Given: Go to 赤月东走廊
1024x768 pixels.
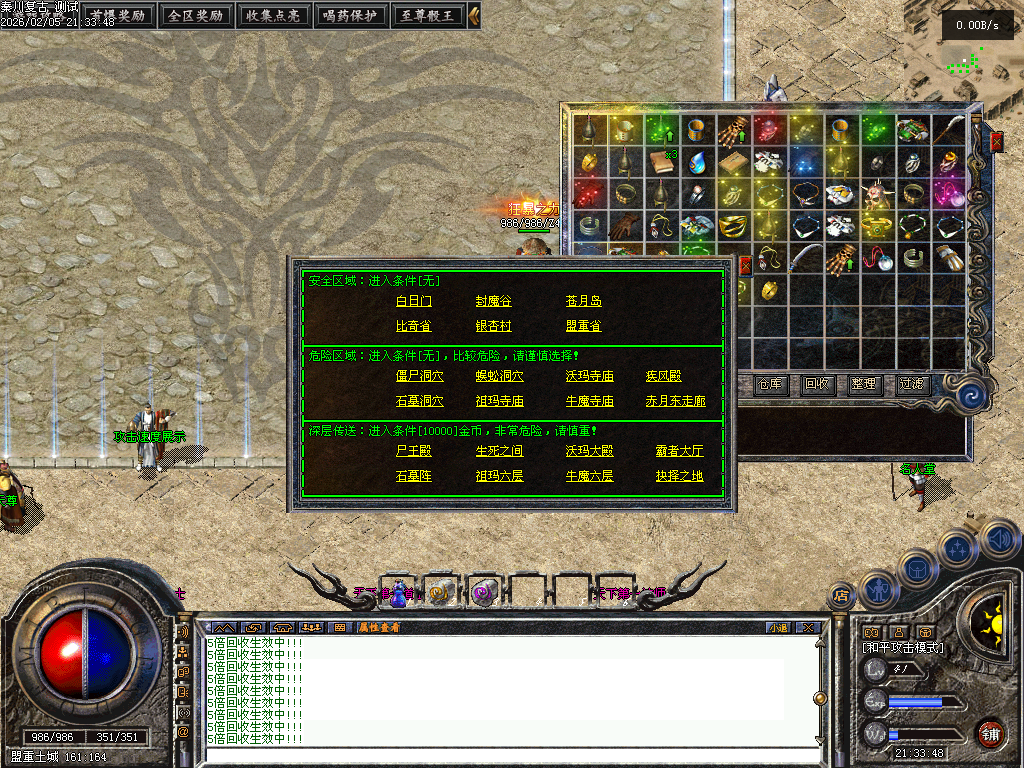Looking at the screenshot, I should 675,401.
